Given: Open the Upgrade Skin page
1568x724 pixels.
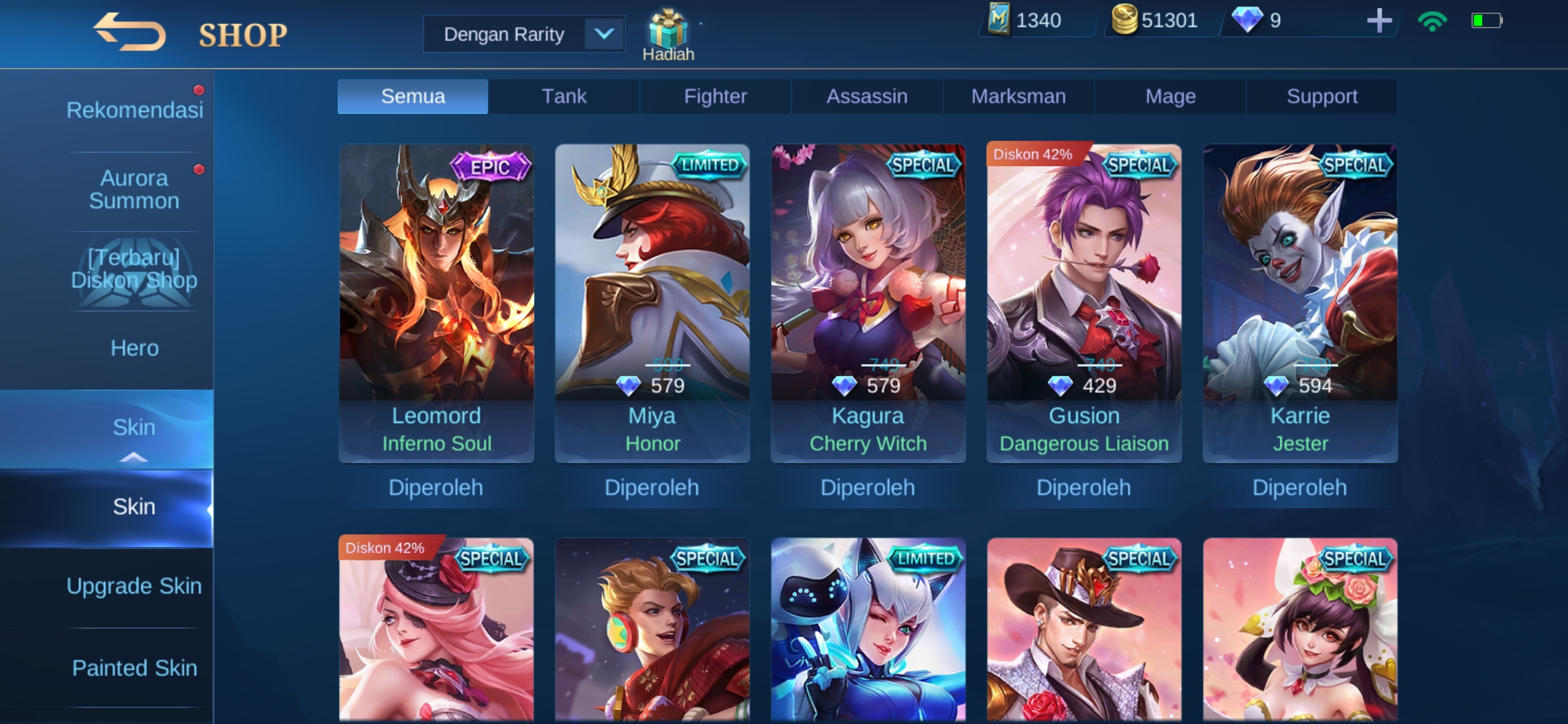Looking at the screenshot, I should tap(134, 585).
